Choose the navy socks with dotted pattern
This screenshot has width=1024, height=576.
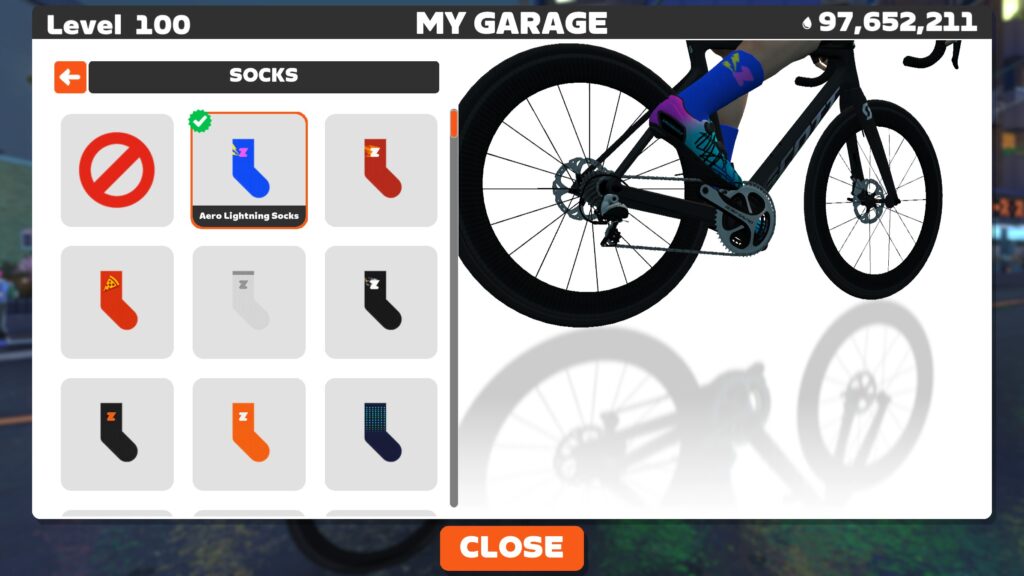click(381, 434)
